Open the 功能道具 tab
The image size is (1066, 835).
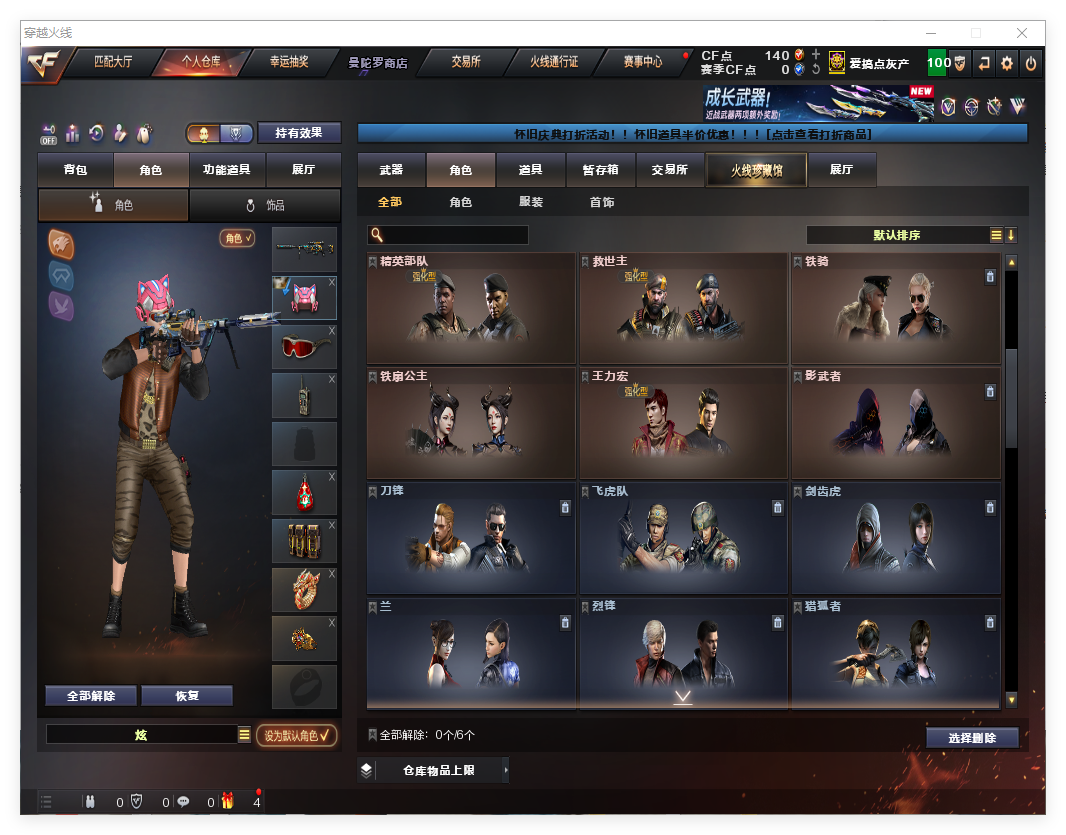227,170
